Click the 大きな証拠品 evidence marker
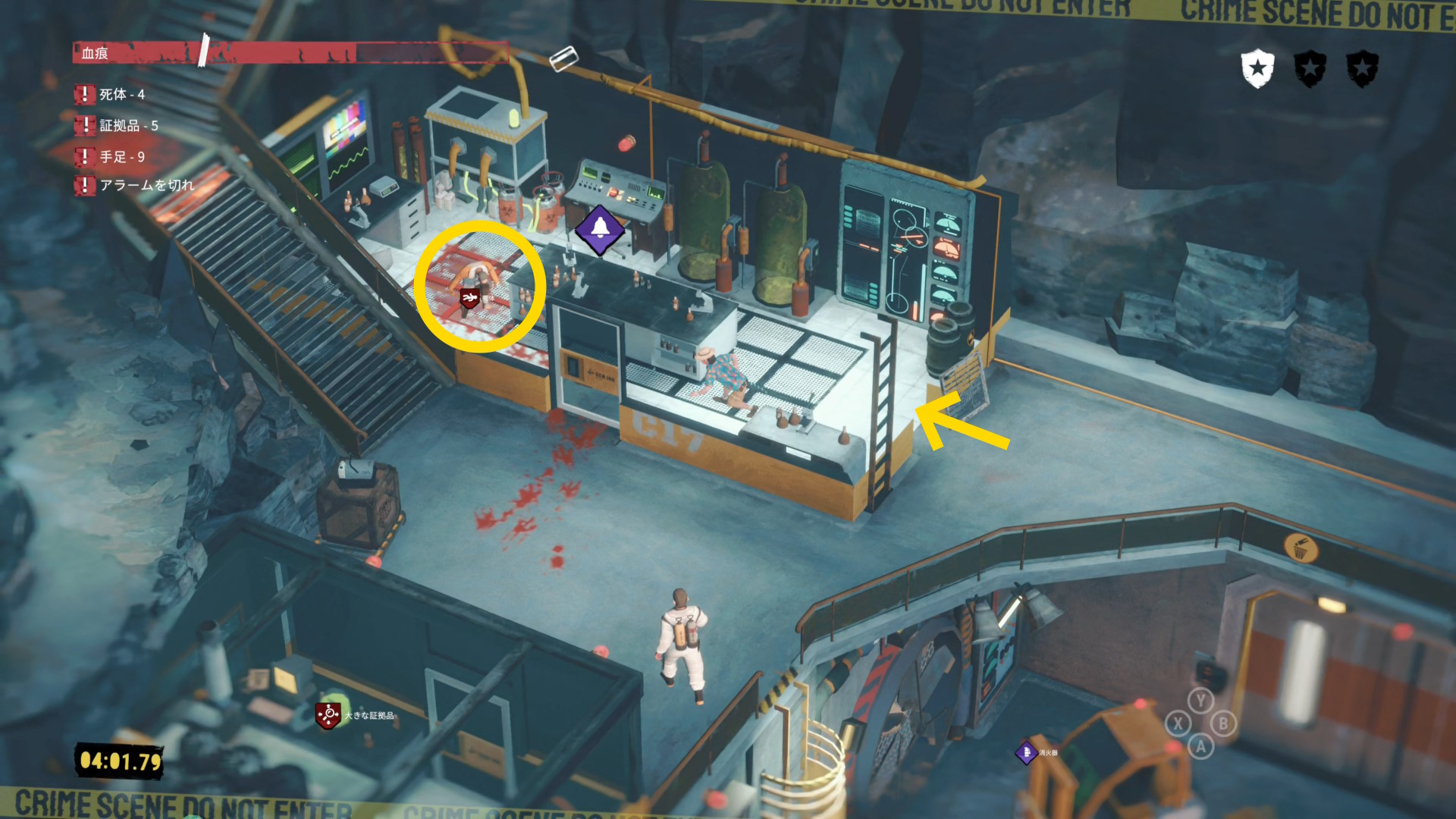 [328, 715]
